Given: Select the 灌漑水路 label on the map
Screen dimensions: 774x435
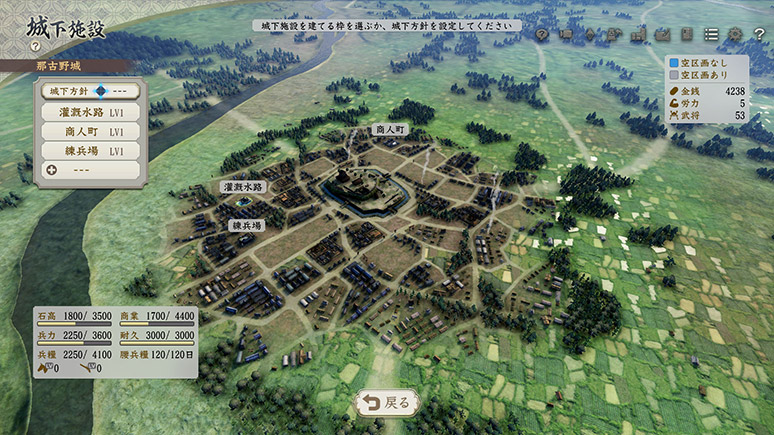Looking at the screenshot, I should [x=243, y=187].
